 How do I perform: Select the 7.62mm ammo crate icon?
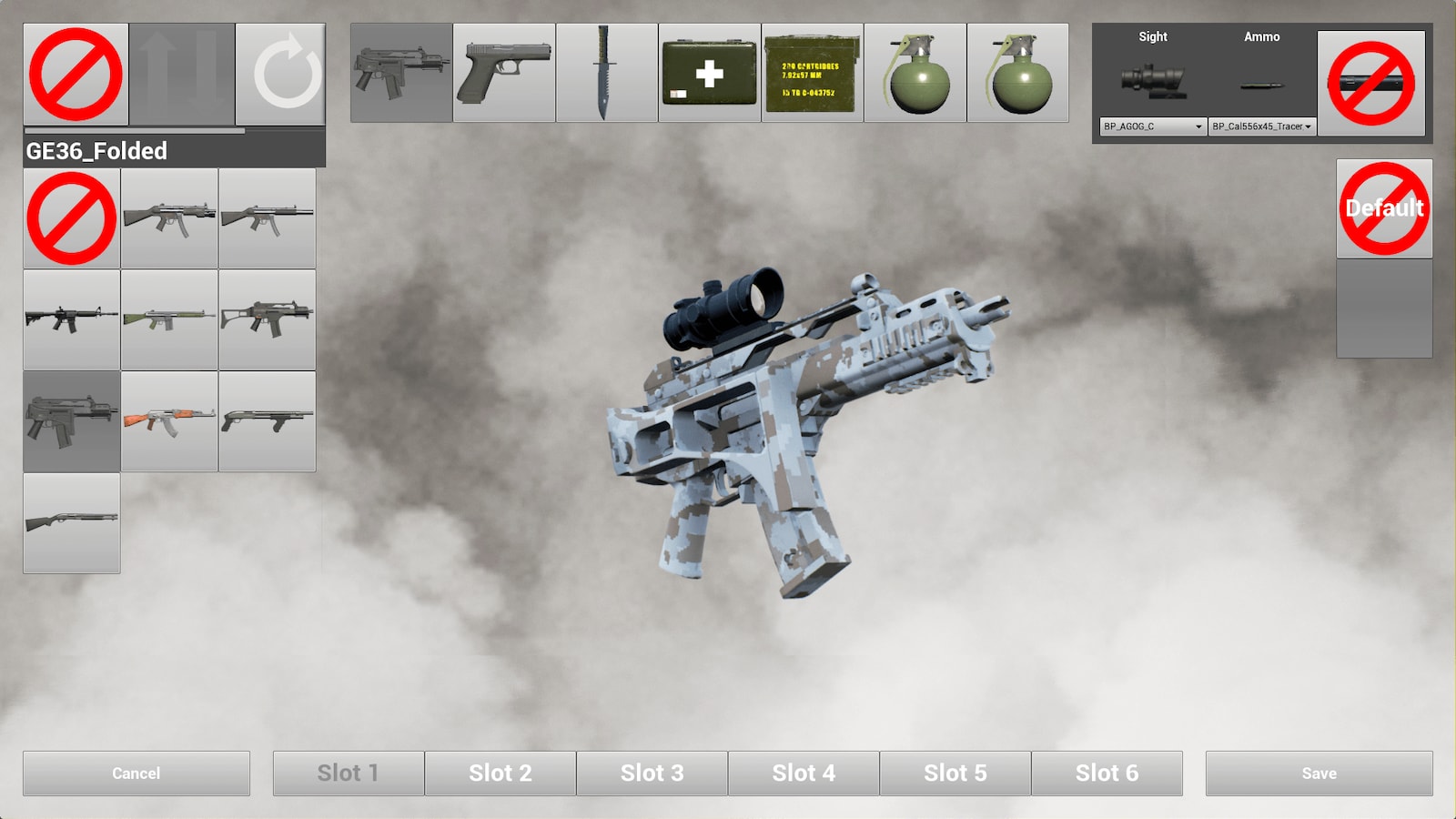point(811,73)
